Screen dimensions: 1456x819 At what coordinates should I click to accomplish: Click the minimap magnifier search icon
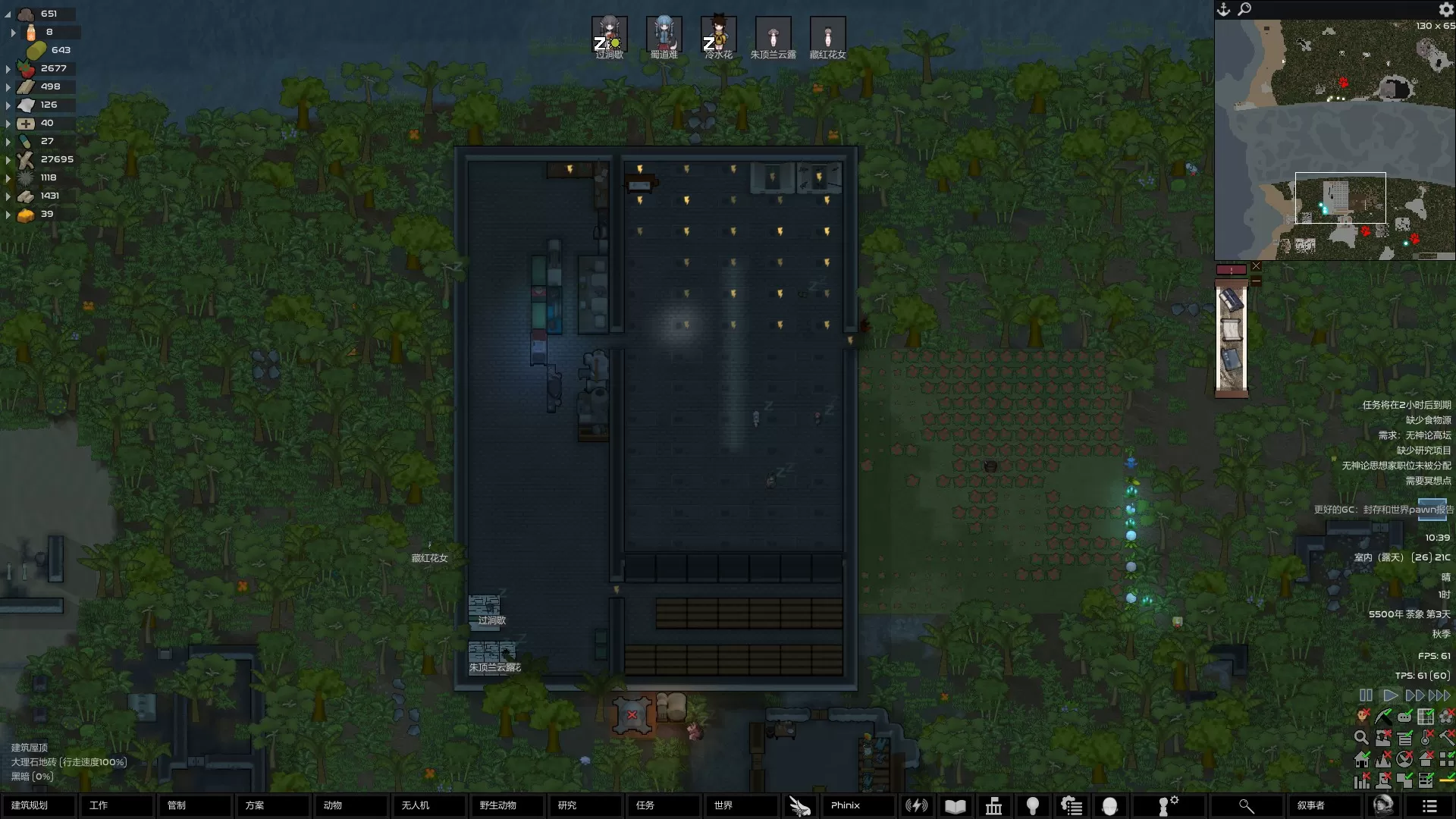[x=1244, y=9]
